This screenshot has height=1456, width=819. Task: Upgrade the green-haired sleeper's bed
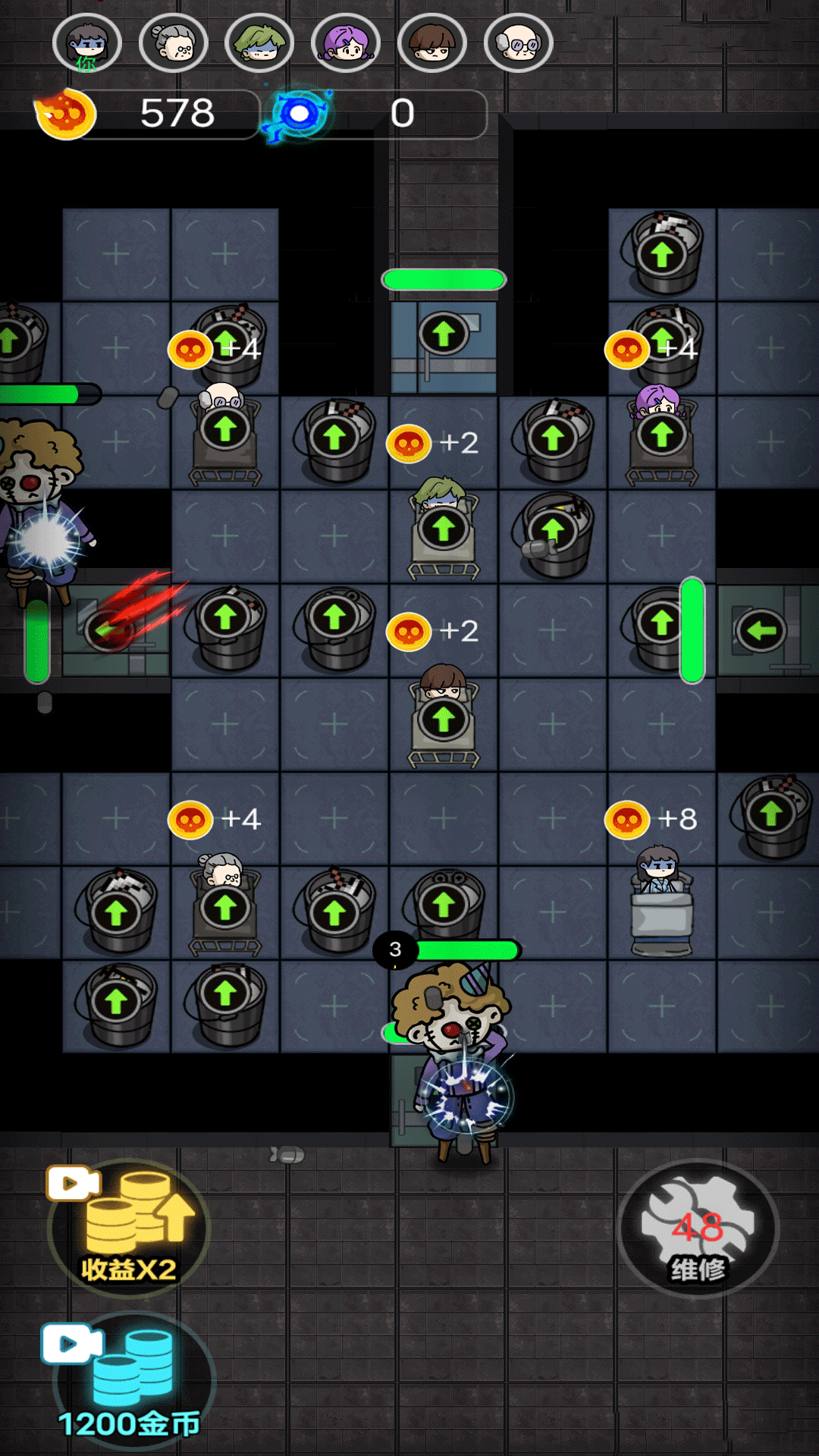tap(444, 529)
